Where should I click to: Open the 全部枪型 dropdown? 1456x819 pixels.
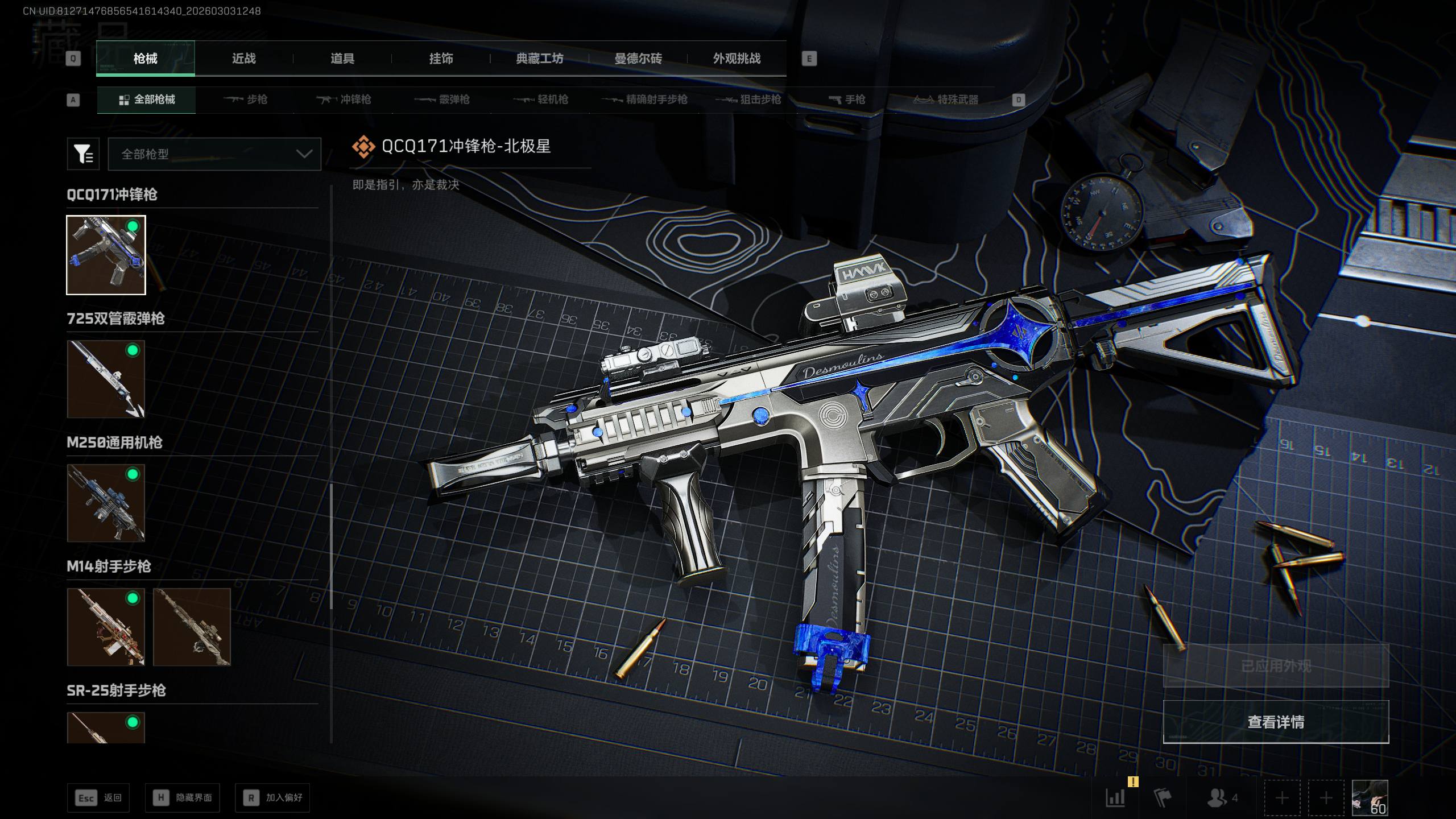(214, 154)
